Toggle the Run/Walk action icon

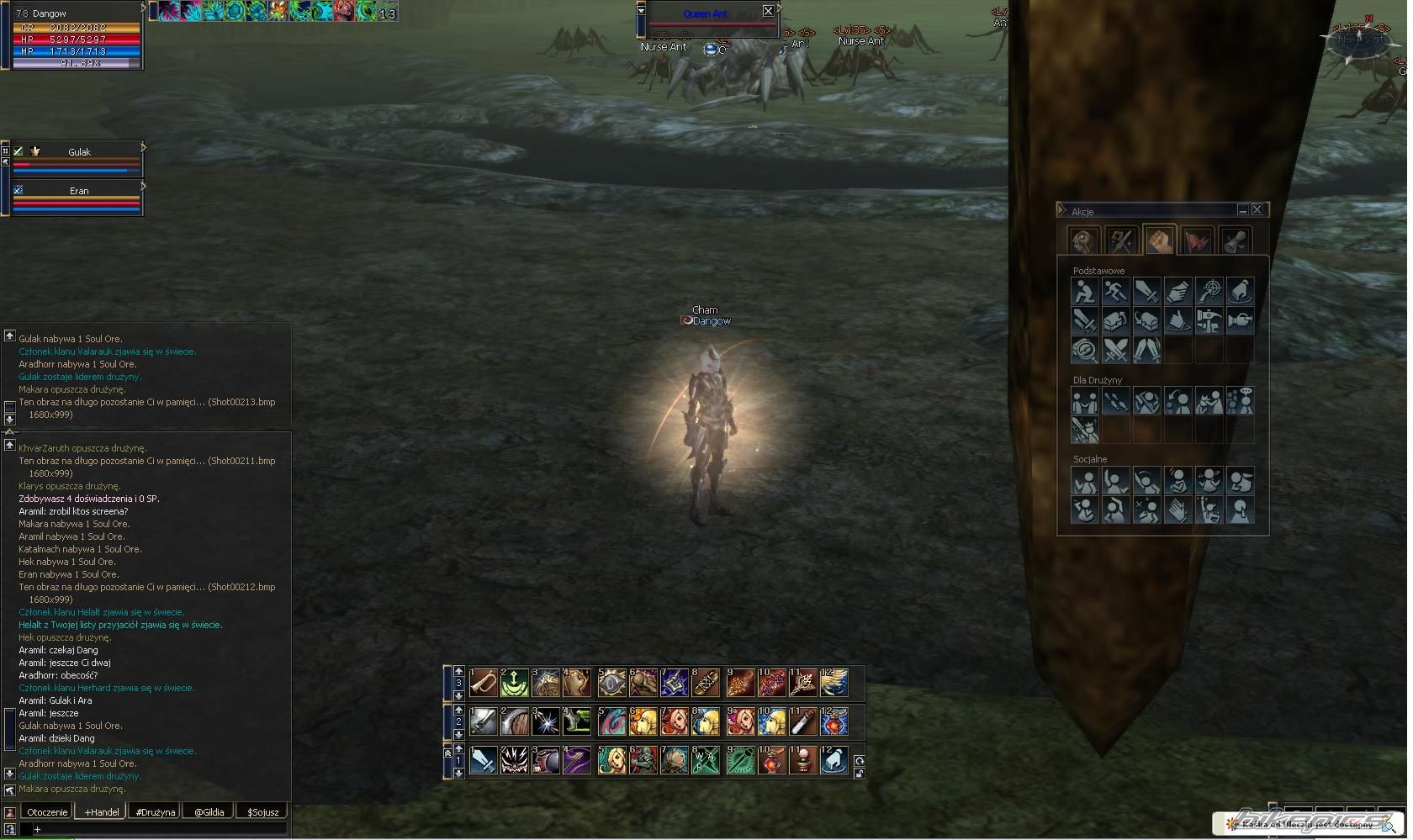(1115, 291)
